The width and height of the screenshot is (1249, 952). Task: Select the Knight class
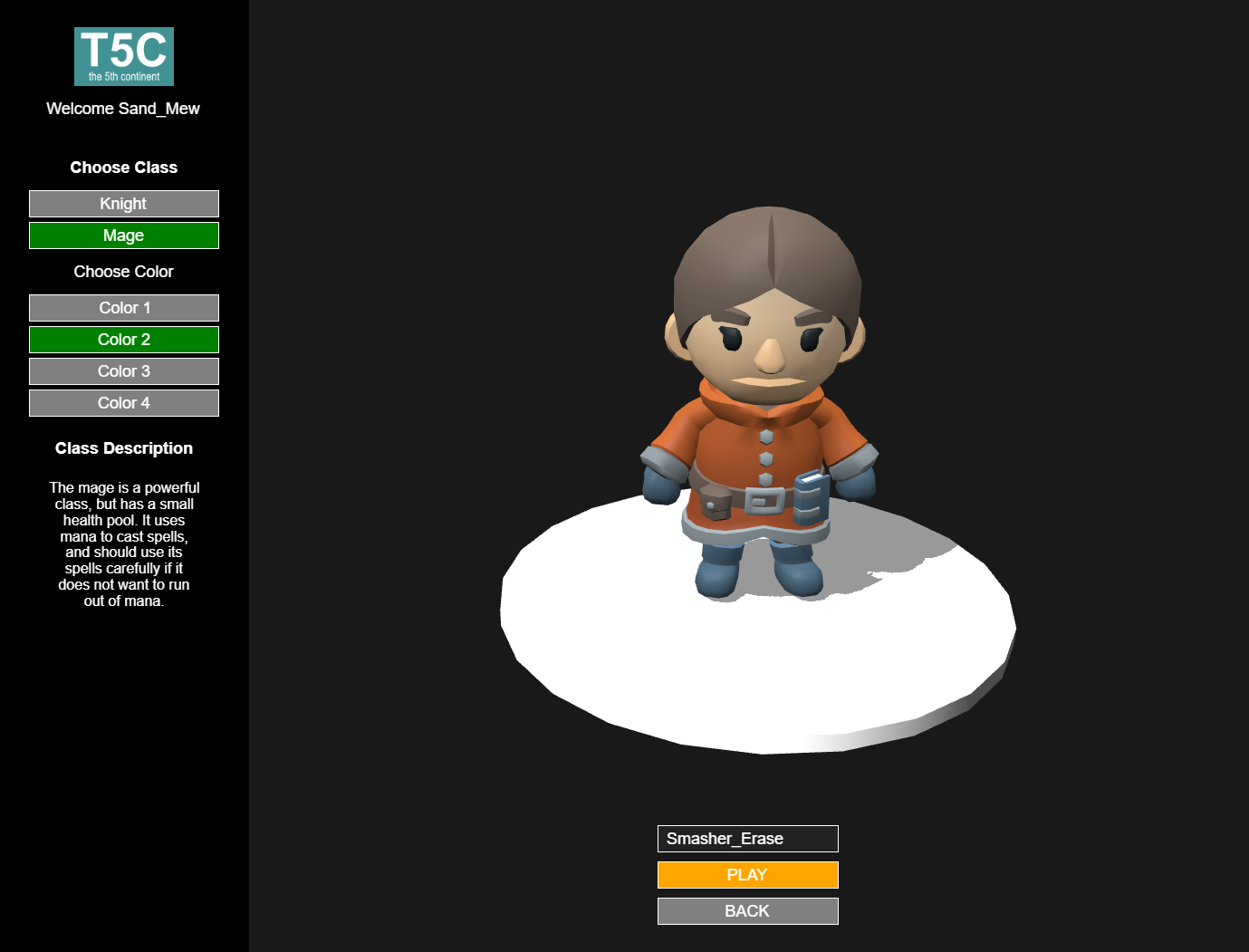pyautogui.click(x=123, y=203)
